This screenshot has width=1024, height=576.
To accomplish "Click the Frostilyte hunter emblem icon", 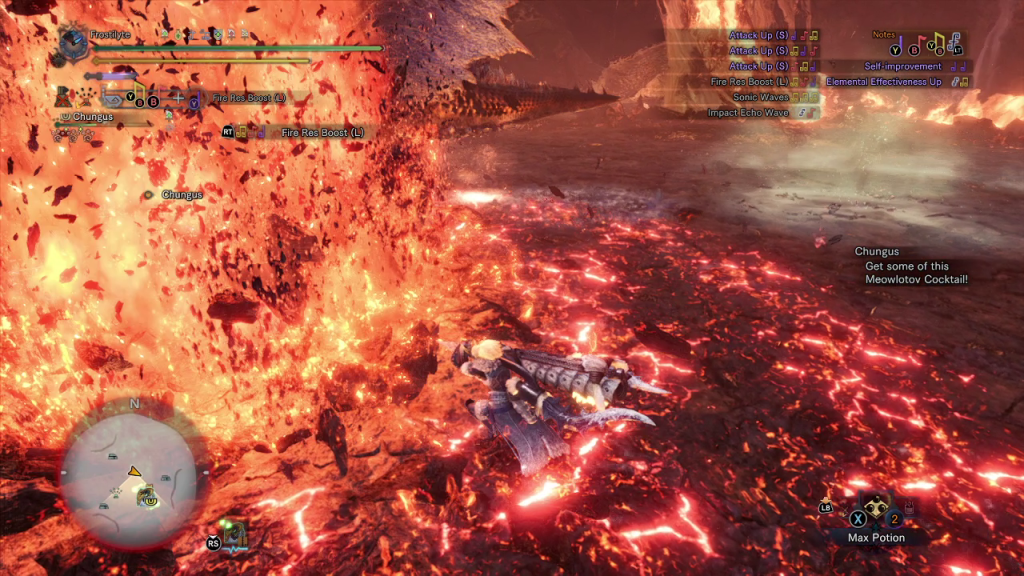I will (x=73, y=43).
